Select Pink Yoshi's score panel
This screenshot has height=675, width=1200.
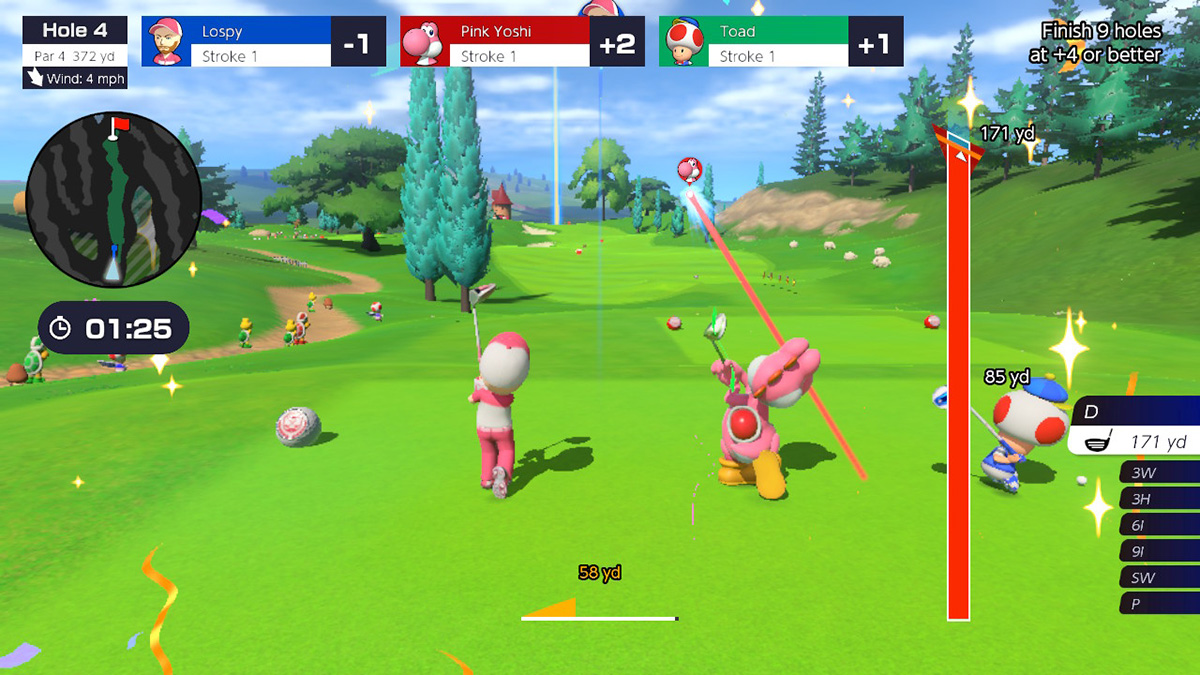click(x=518, y=43)
